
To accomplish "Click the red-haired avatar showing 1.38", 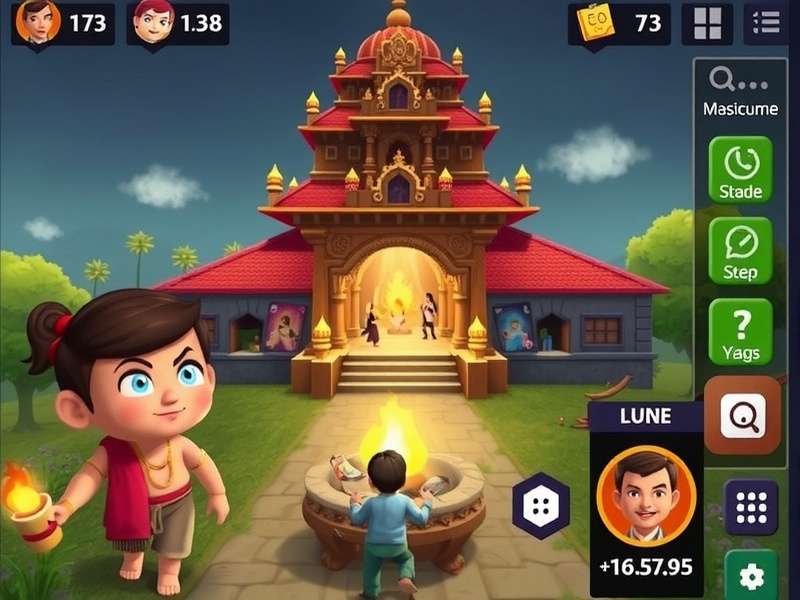I will coord(153,21).
